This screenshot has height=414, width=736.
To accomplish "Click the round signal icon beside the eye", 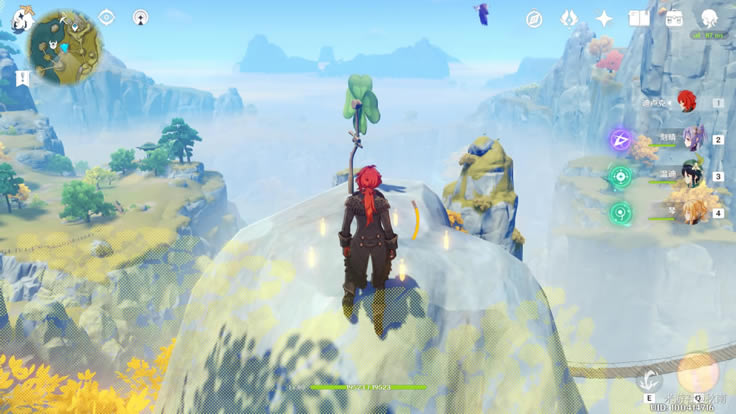I will pos(141,18).
